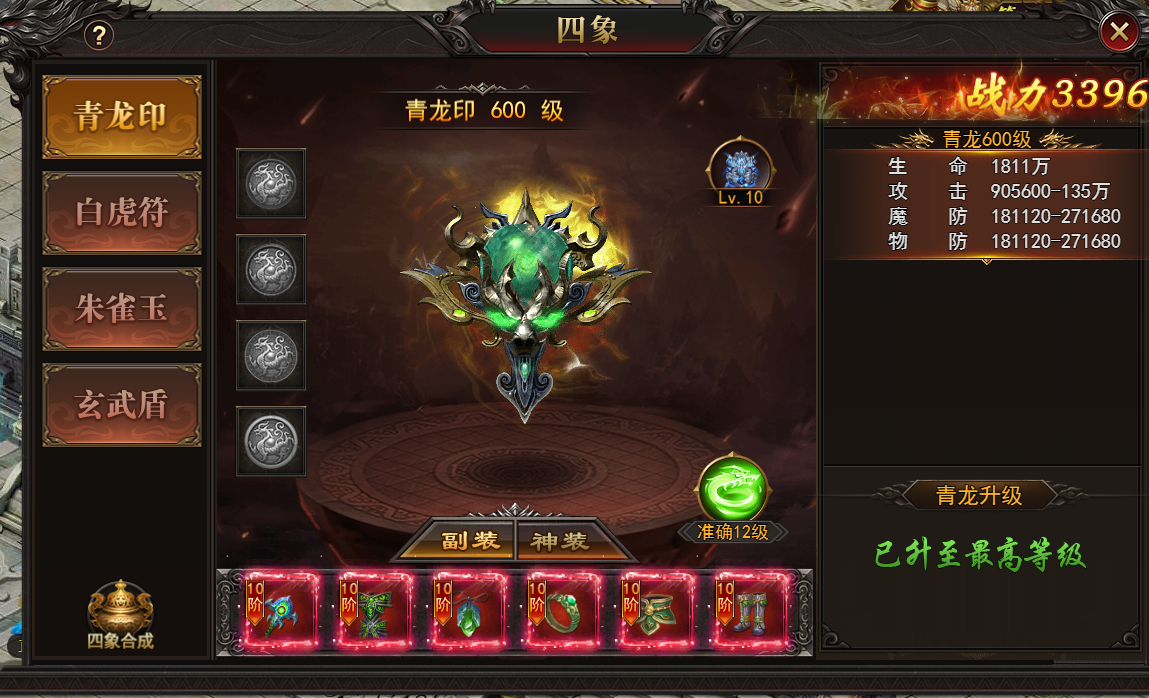
Task: Switch to the 白虎符 tab
Action: coord(121,212)
